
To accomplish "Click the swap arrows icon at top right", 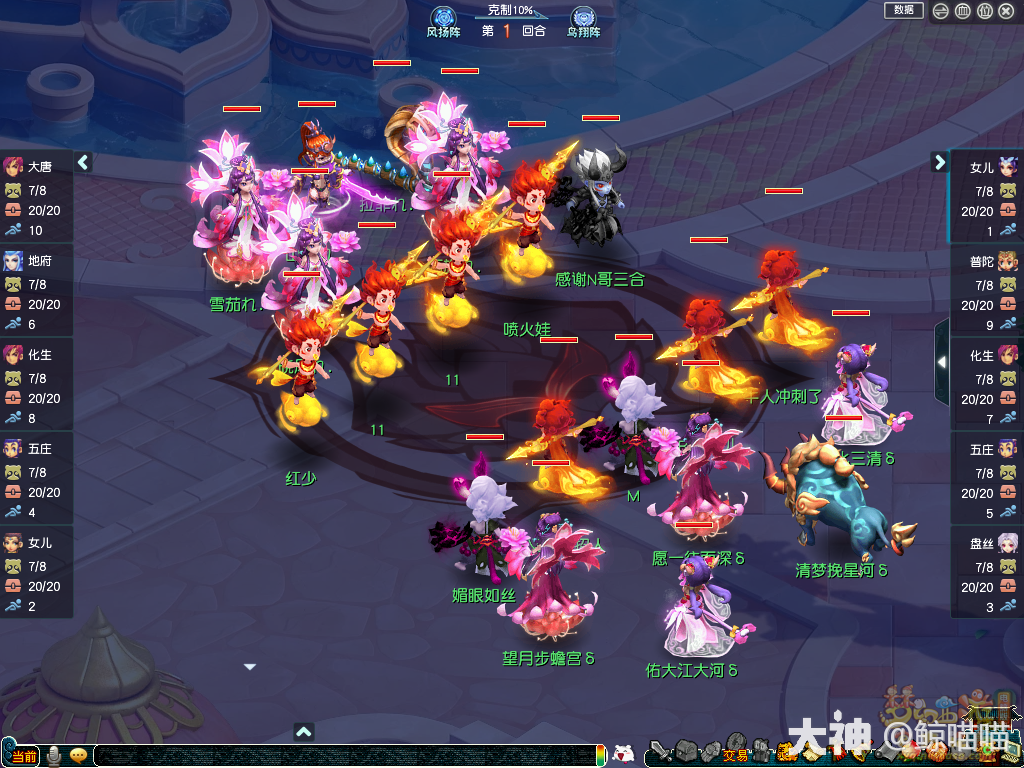I will [940, 11].
